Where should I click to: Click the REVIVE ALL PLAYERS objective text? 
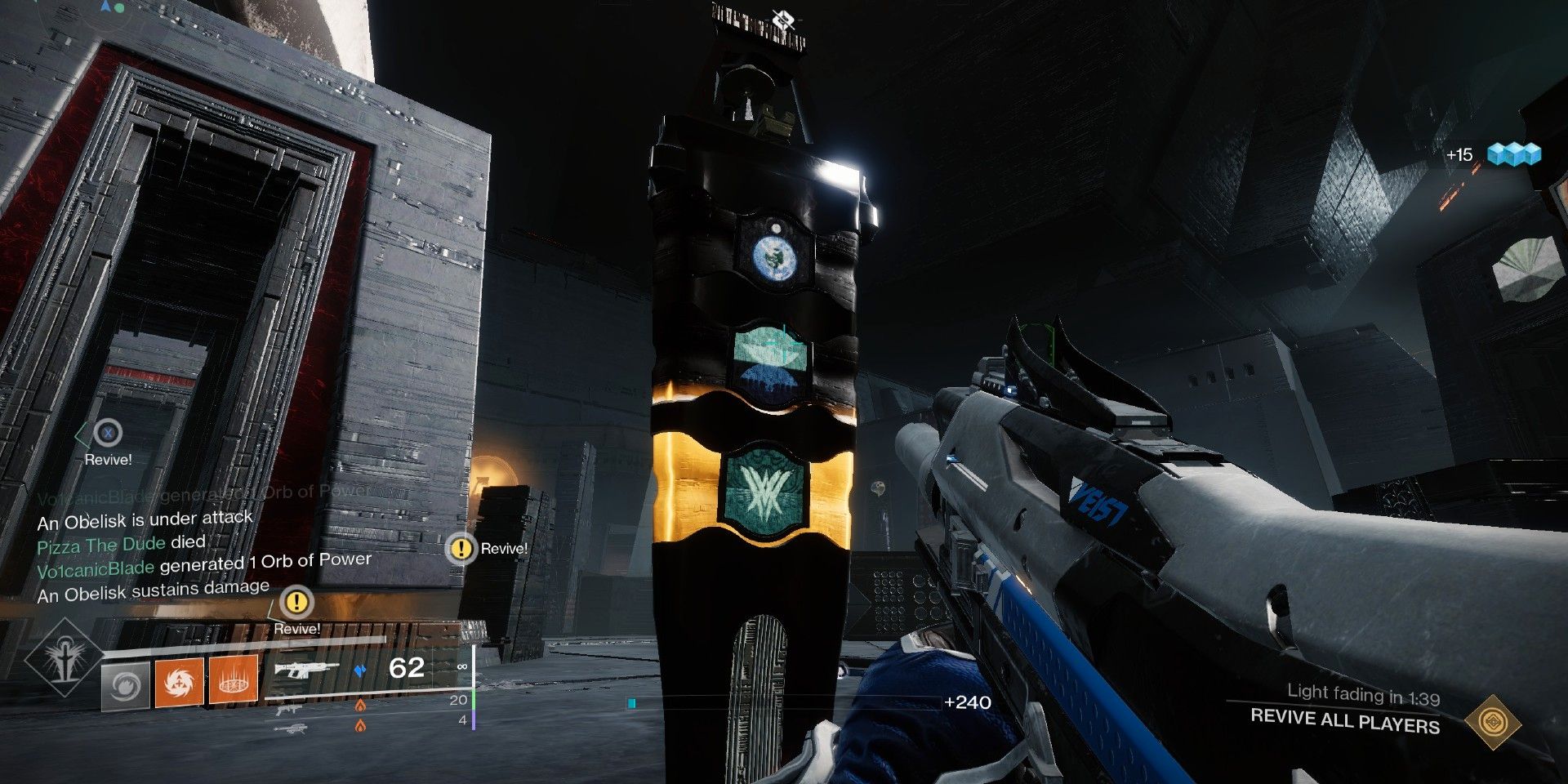[1344, 722]
